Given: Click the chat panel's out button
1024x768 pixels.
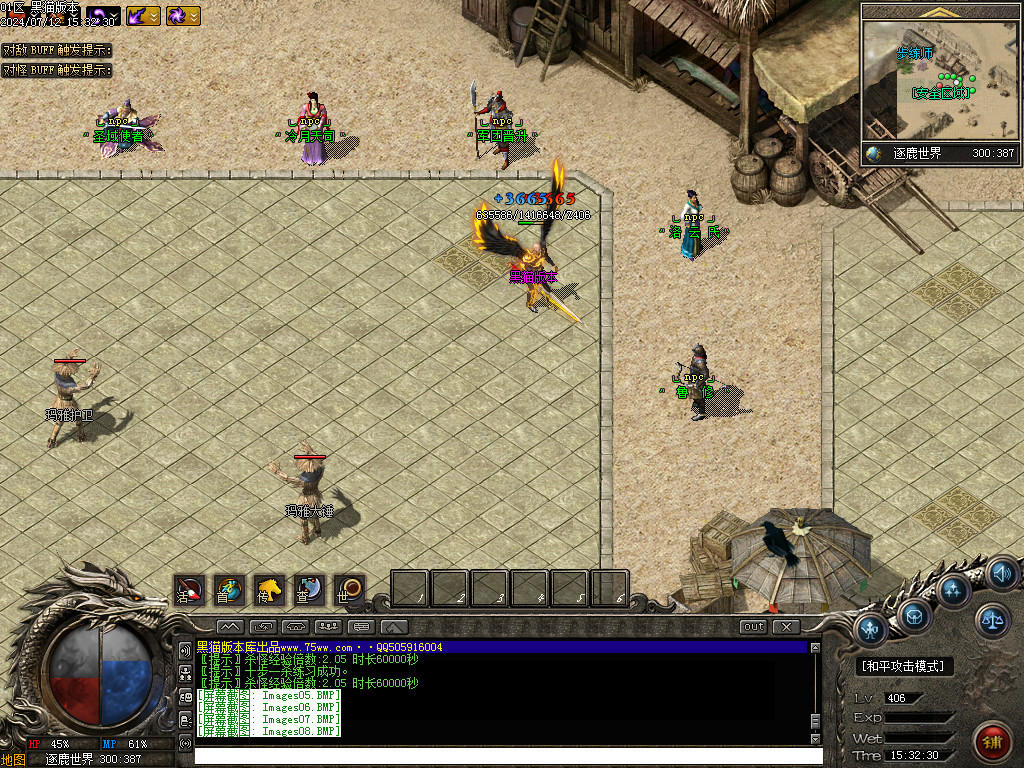Looking at the screenshot, I should 754,627.
